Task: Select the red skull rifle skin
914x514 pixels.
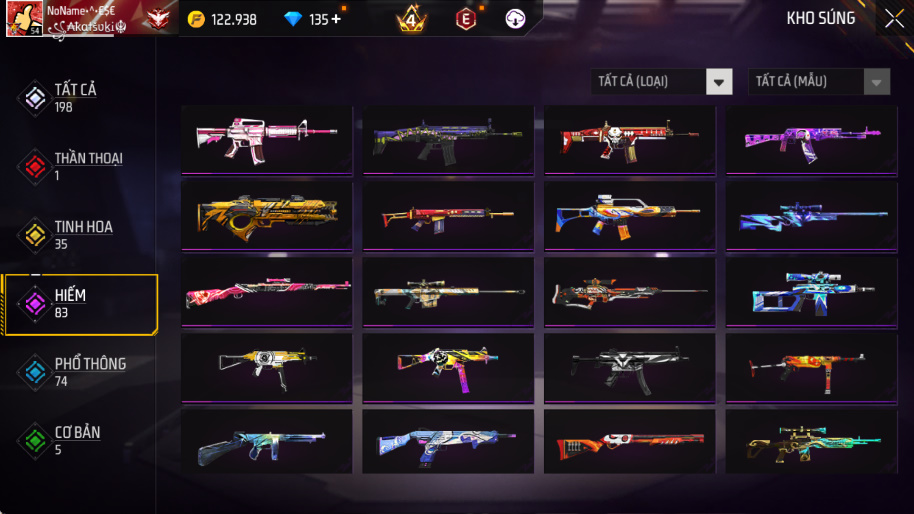Action: click(x=629, y=139)
